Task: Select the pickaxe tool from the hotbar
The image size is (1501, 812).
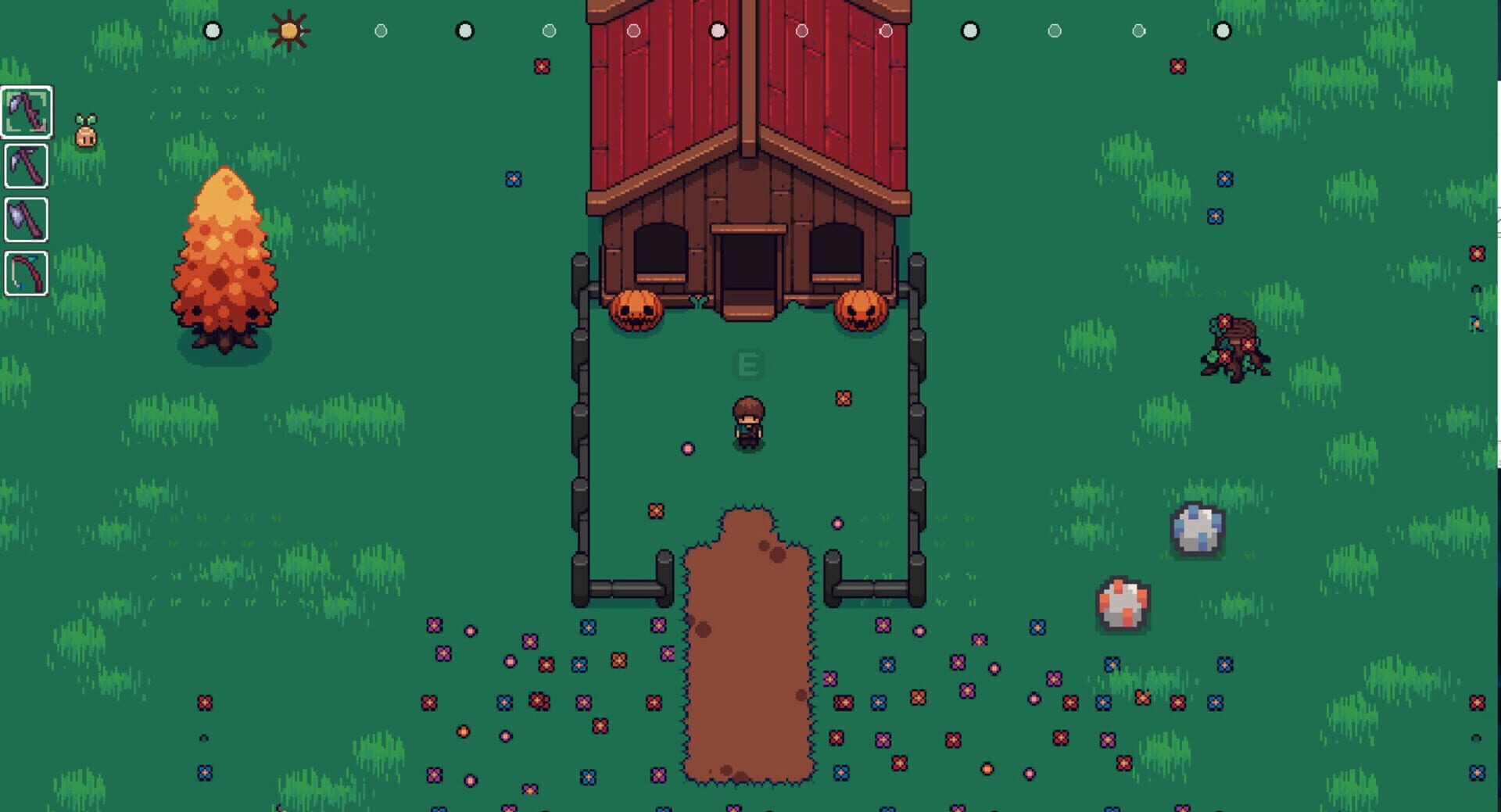Action: [26, 166]
